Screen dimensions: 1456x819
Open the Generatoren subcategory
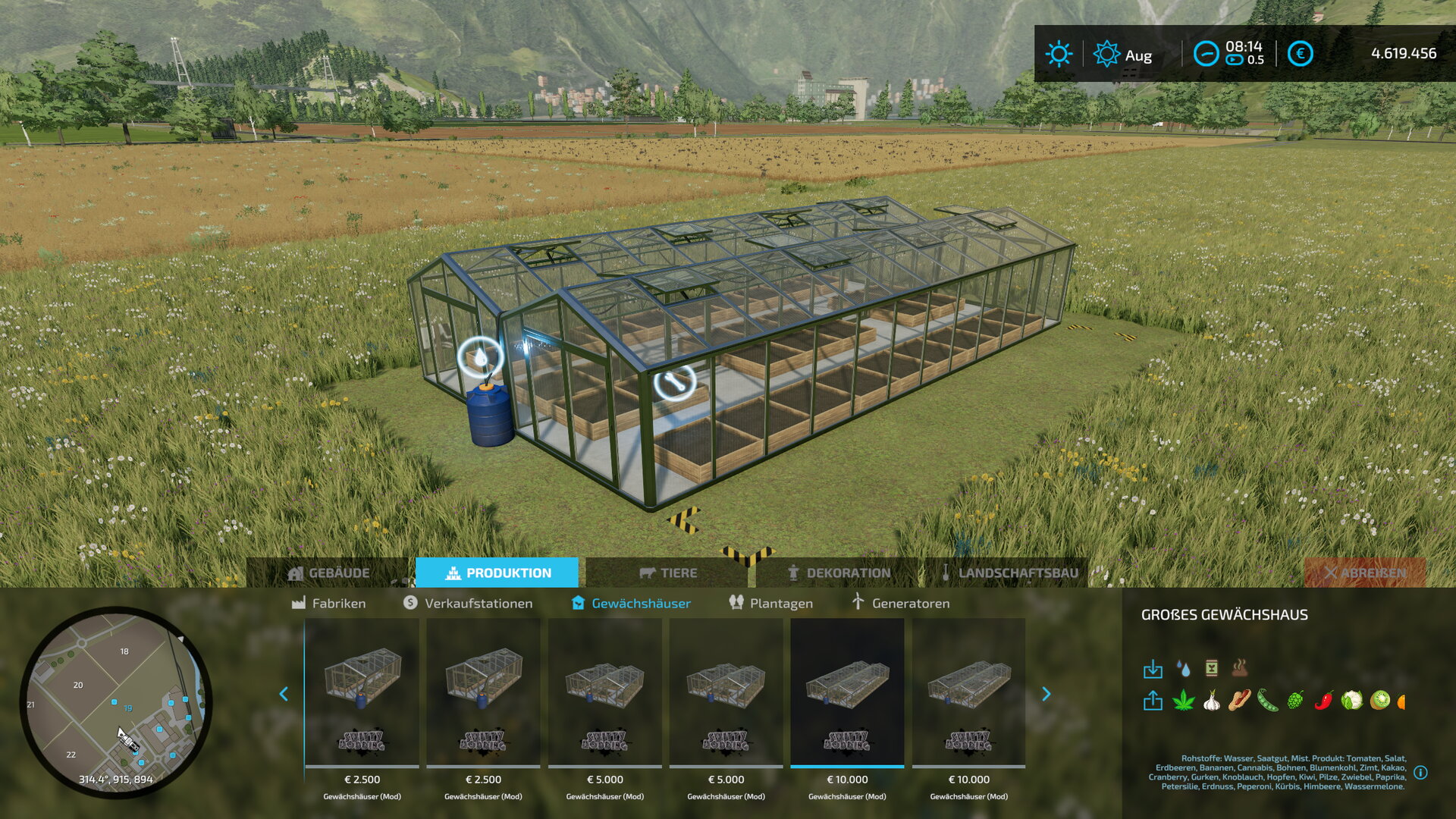click(900, 604)
